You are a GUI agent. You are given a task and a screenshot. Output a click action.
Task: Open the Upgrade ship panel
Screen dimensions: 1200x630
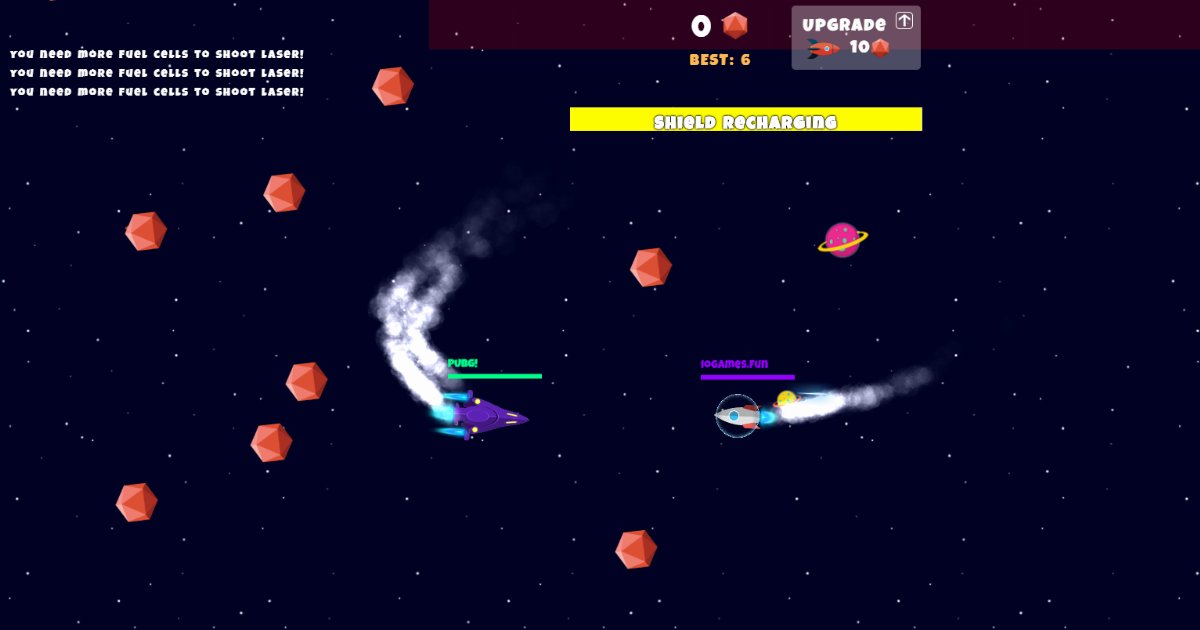coord(855,37)
